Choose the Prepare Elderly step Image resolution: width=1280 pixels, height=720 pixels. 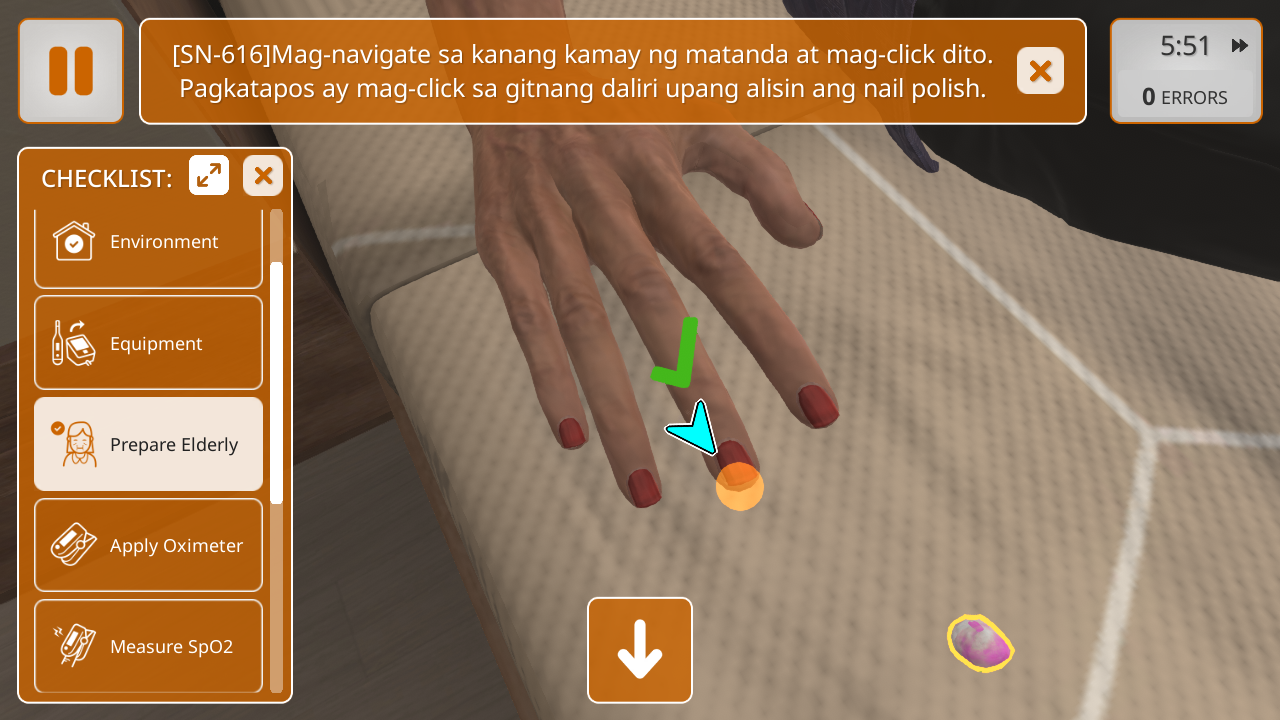point(148,445)
